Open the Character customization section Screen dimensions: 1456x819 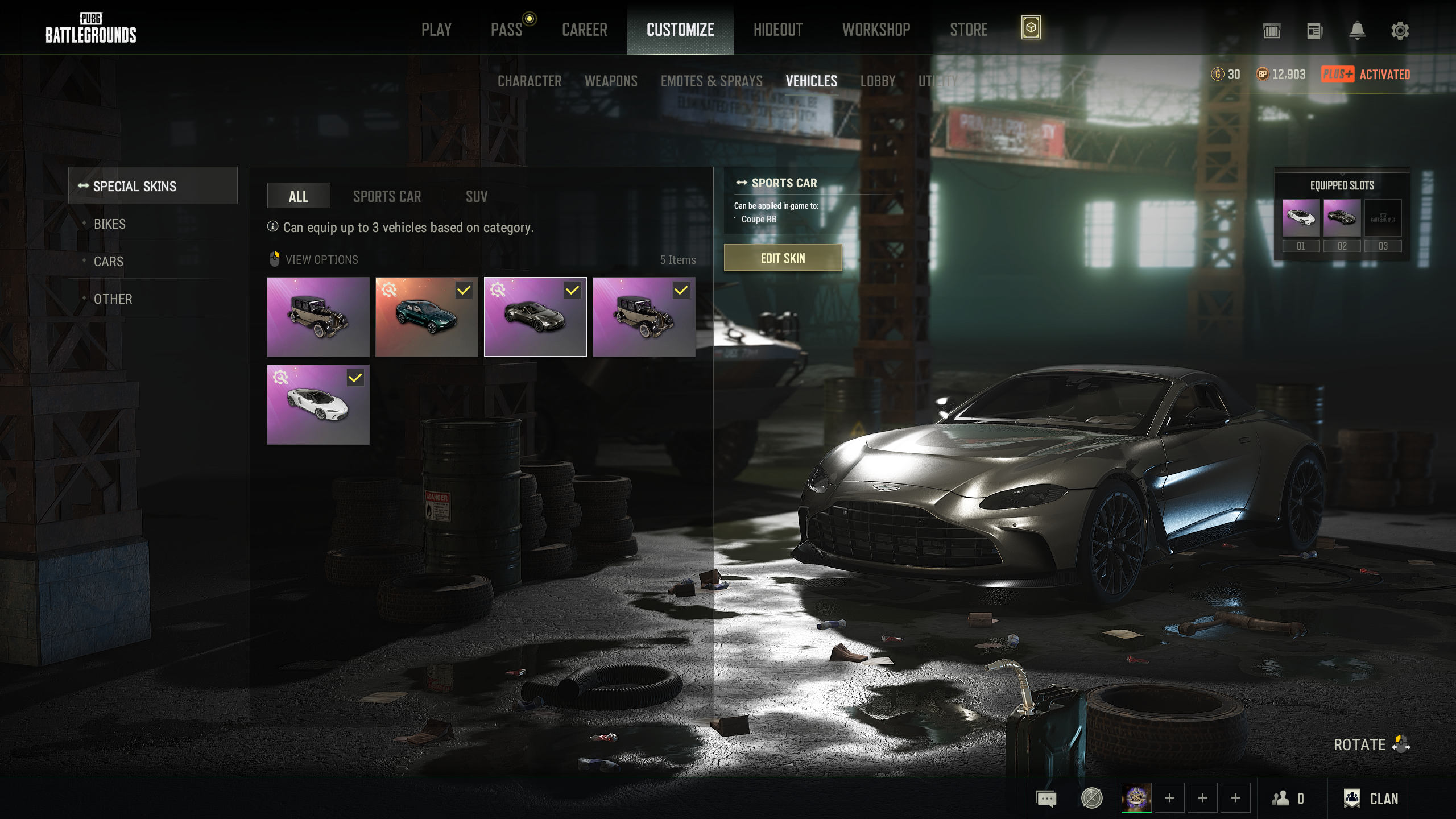pyautogui.click(x=529, y=81)
